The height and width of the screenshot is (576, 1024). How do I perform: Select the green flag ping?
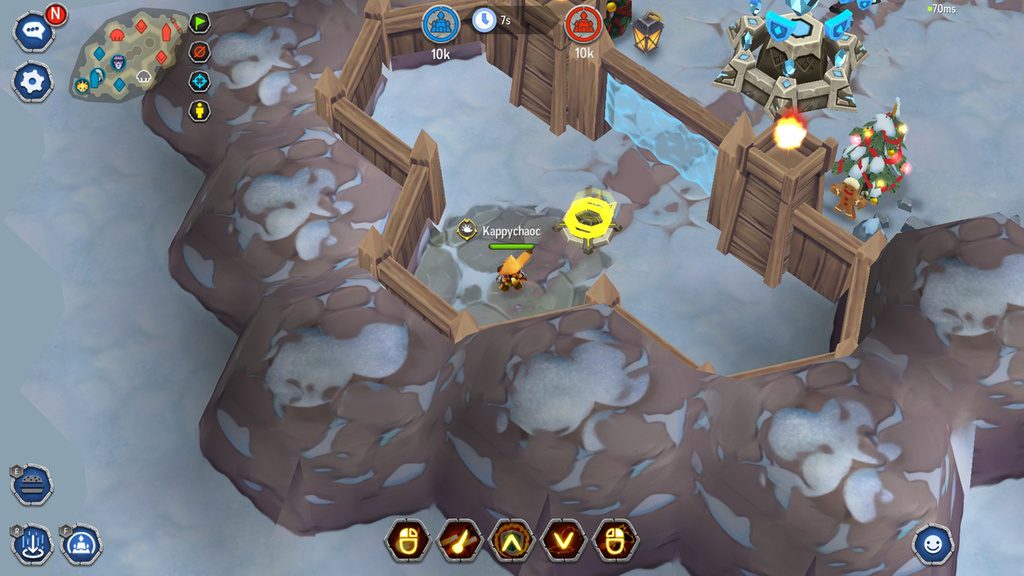point(200,23)
